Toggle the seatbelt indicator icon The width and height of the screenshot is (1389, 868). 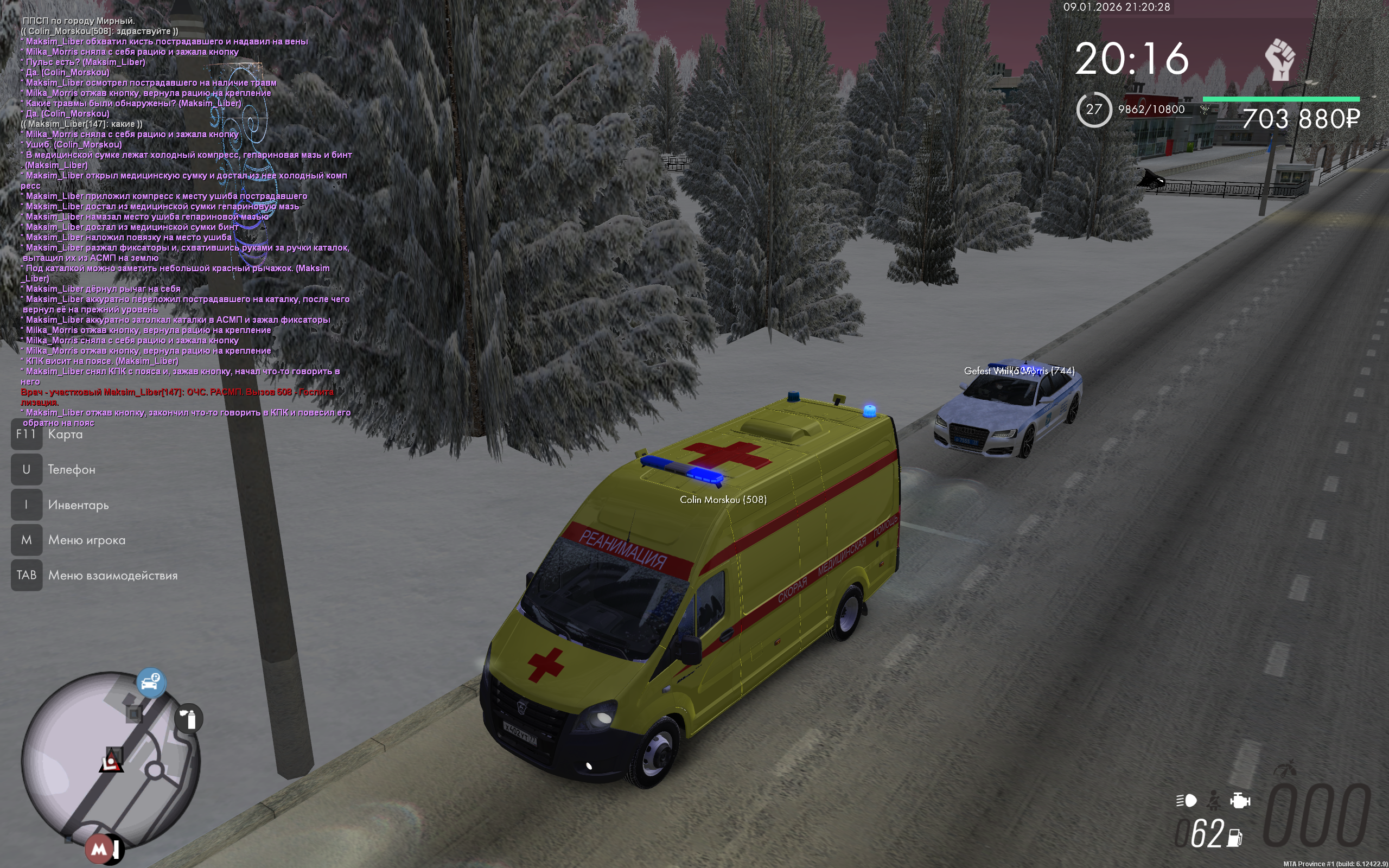[1213, 800]
